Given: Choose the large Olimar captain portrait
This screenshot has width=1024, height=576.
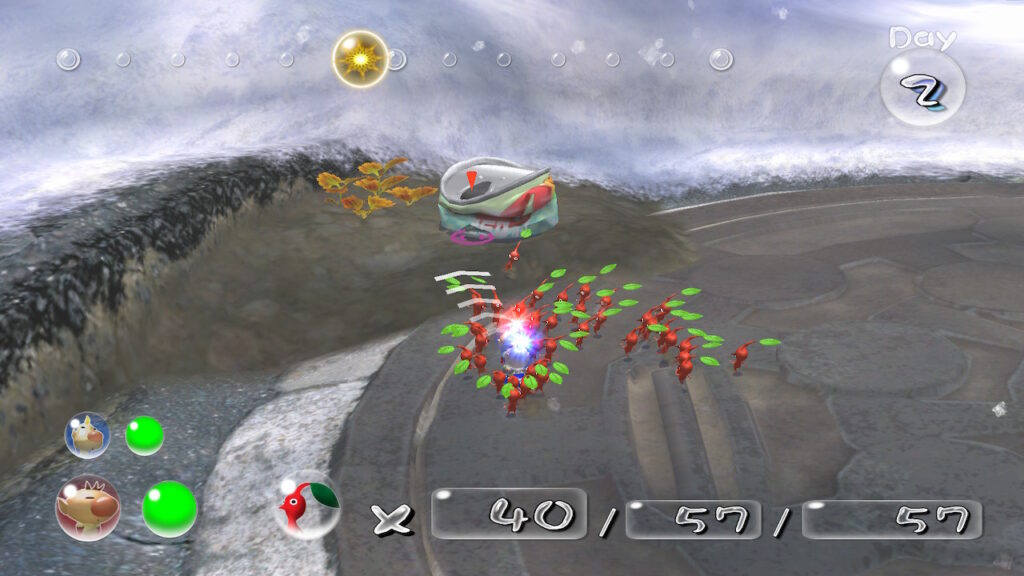Looking at the screenshot, I should pos(88,507).
